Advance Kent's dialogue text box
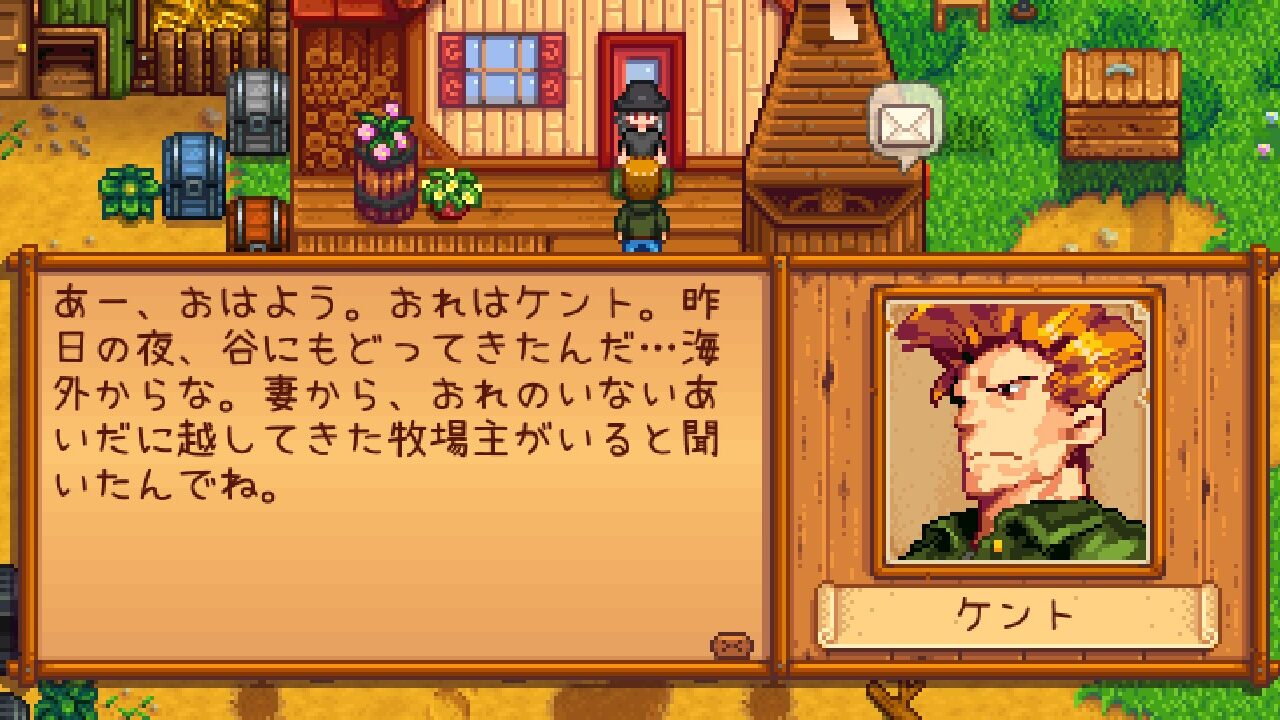1280x720 pixels. tap(400, 460)
